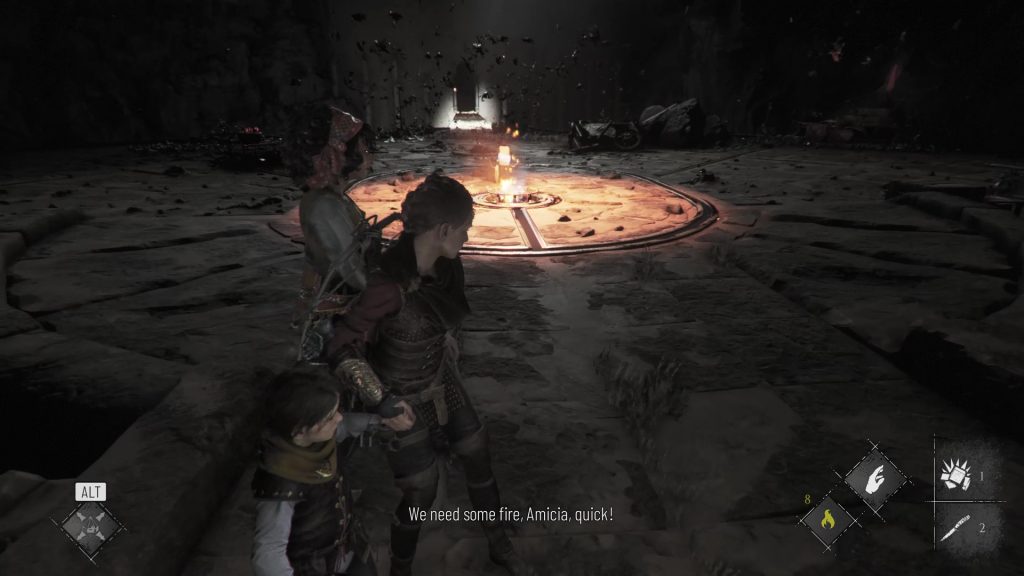
Task: Select the yellow flame ammo diamond
Action: pos(827,519)
